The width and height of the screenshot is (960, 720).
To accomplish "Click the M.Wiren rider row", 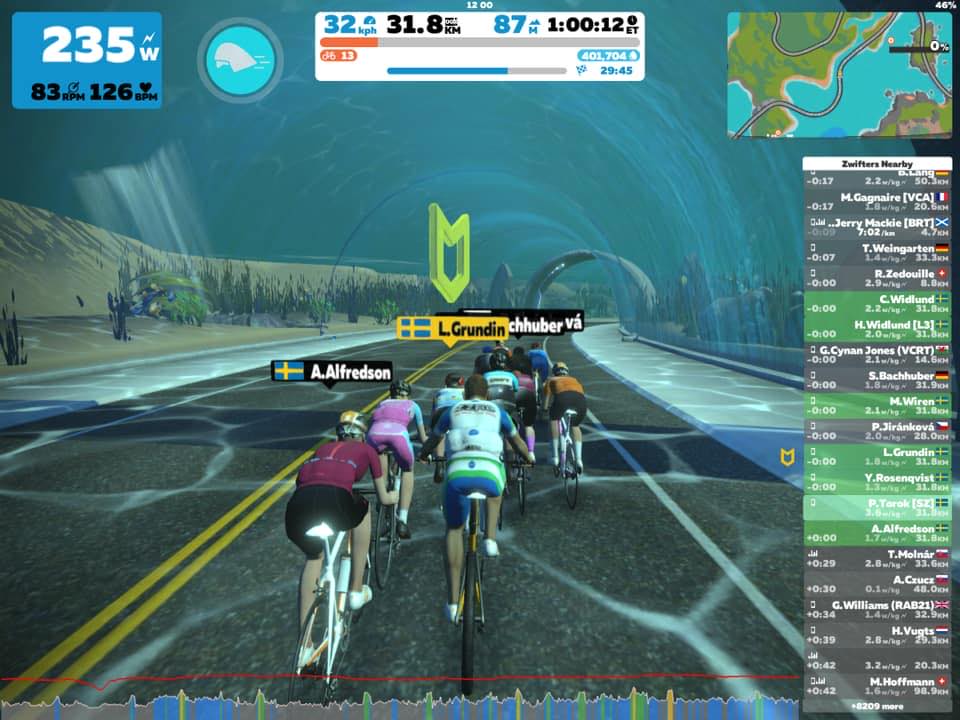I will click(x=876, y=406).
